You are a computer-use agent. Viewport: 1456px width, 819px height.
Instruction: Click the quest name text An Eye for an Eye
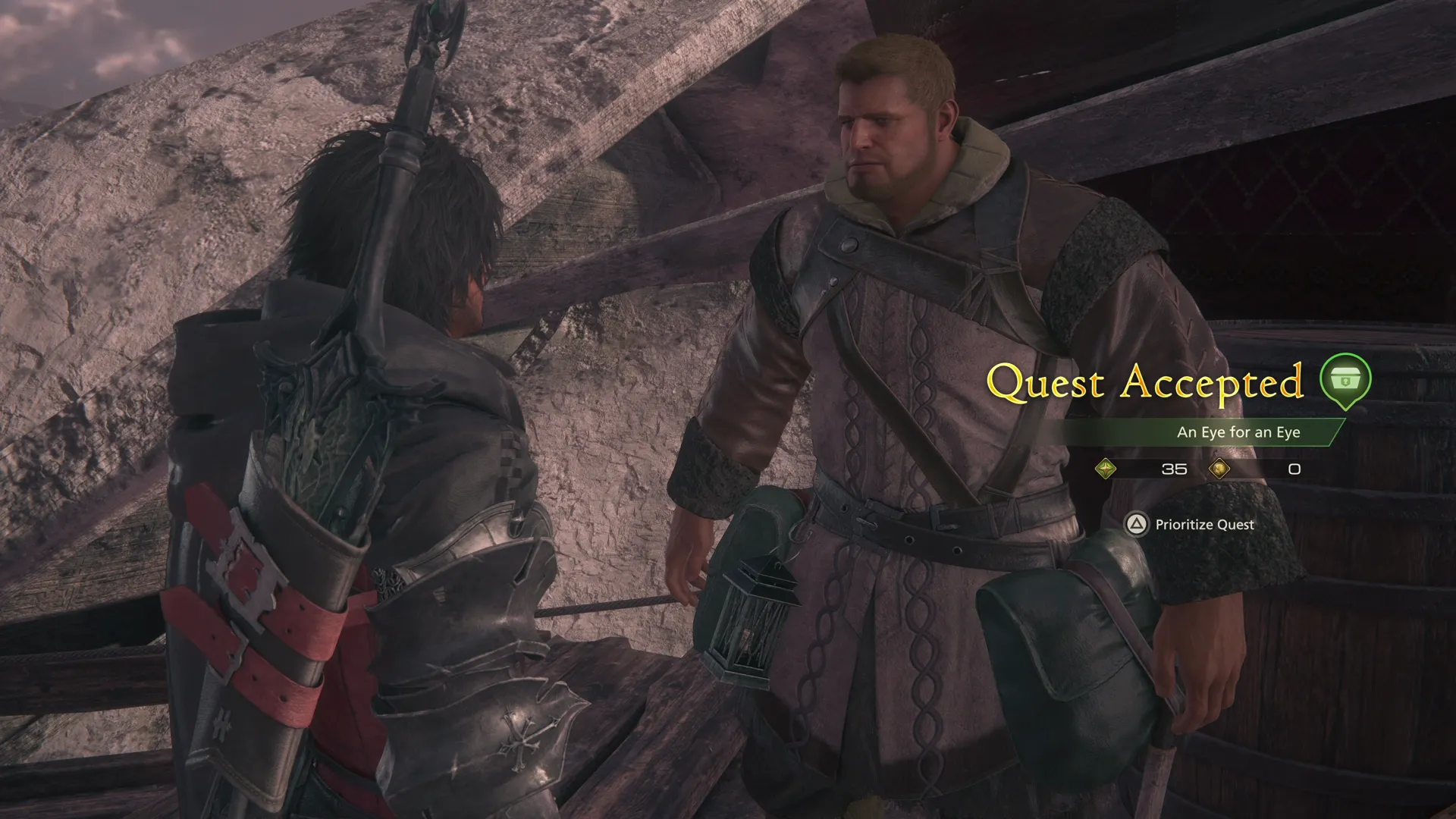pos(1238,432)
